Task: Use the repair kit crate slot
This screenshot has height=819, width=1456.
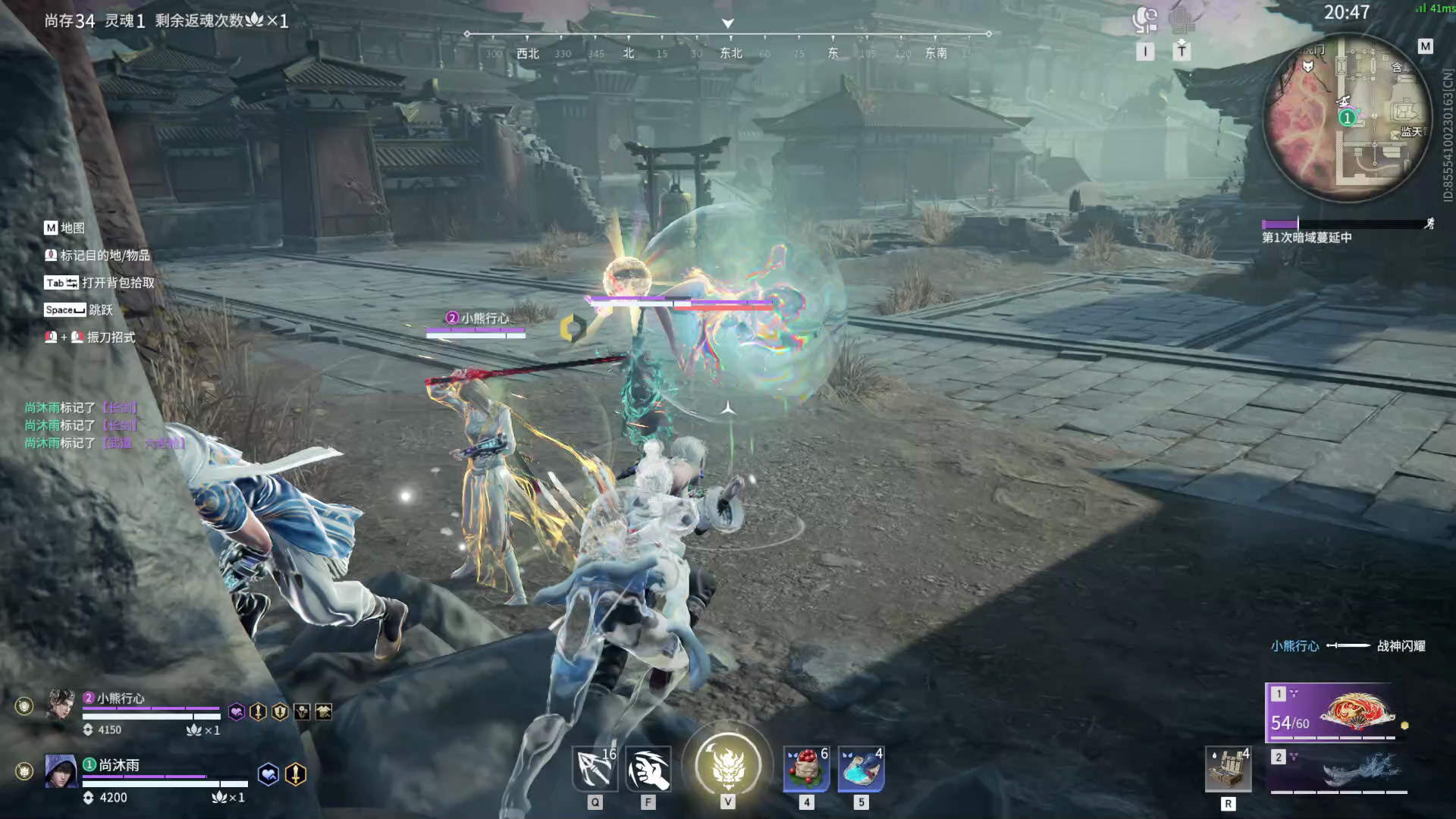Action: 1228,769
